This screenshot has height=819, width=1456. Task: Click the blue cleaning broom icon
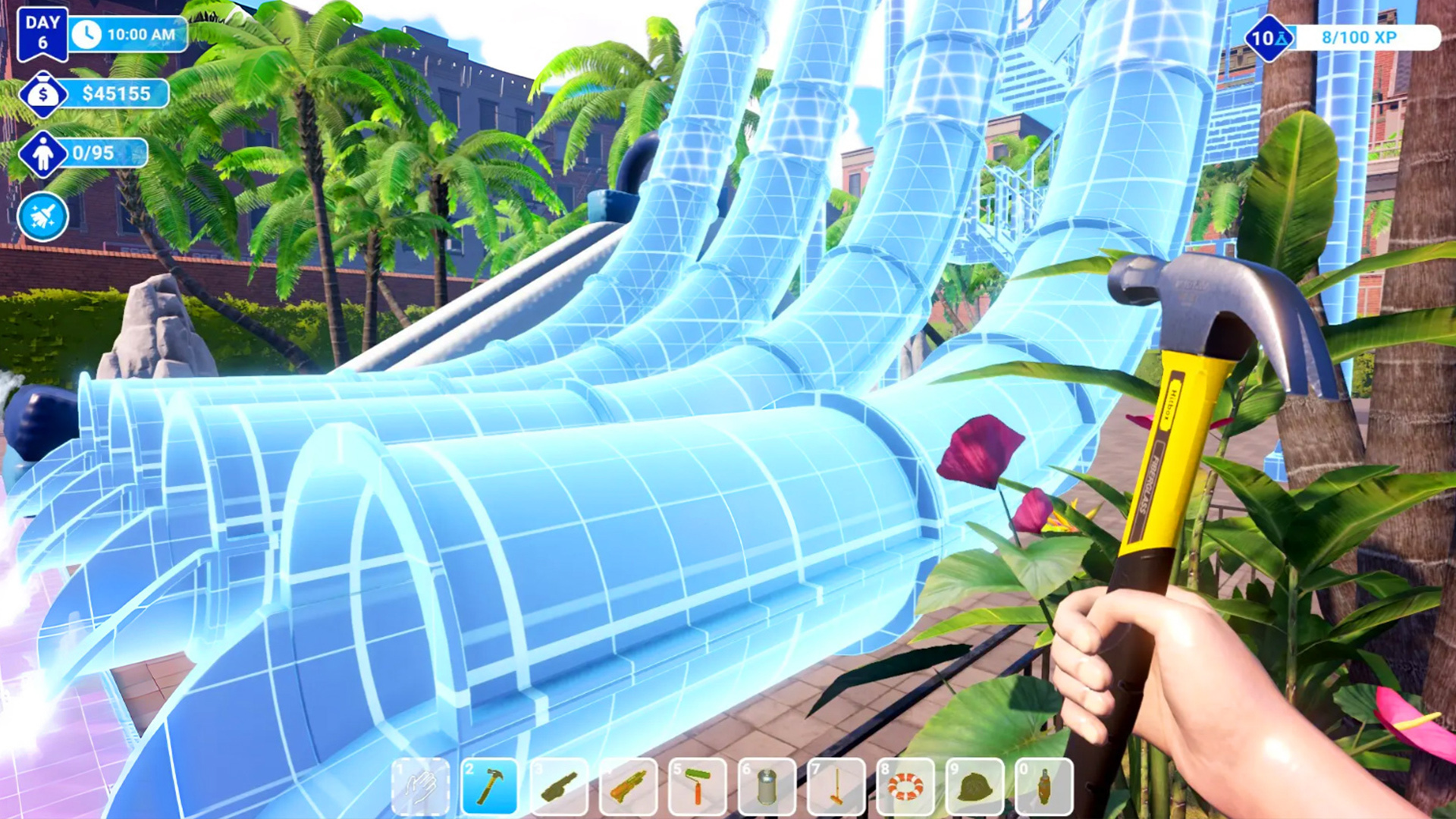42,217
